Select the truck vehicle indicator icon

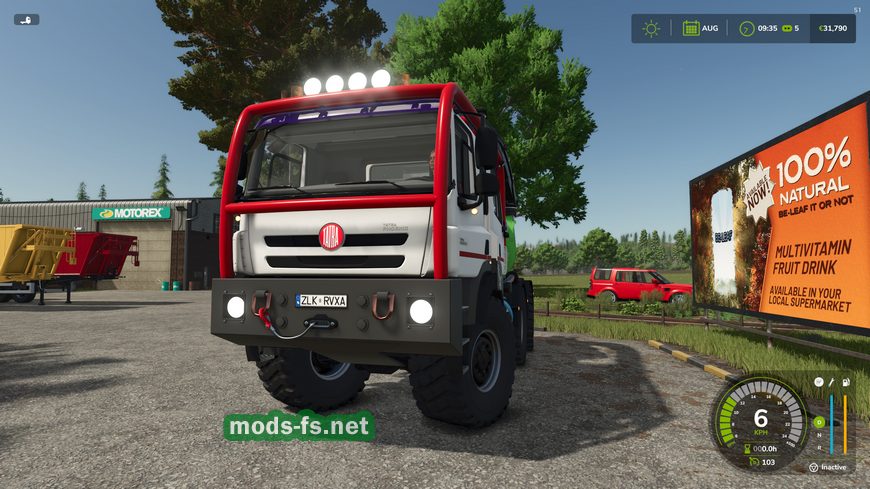coord(27,19)
